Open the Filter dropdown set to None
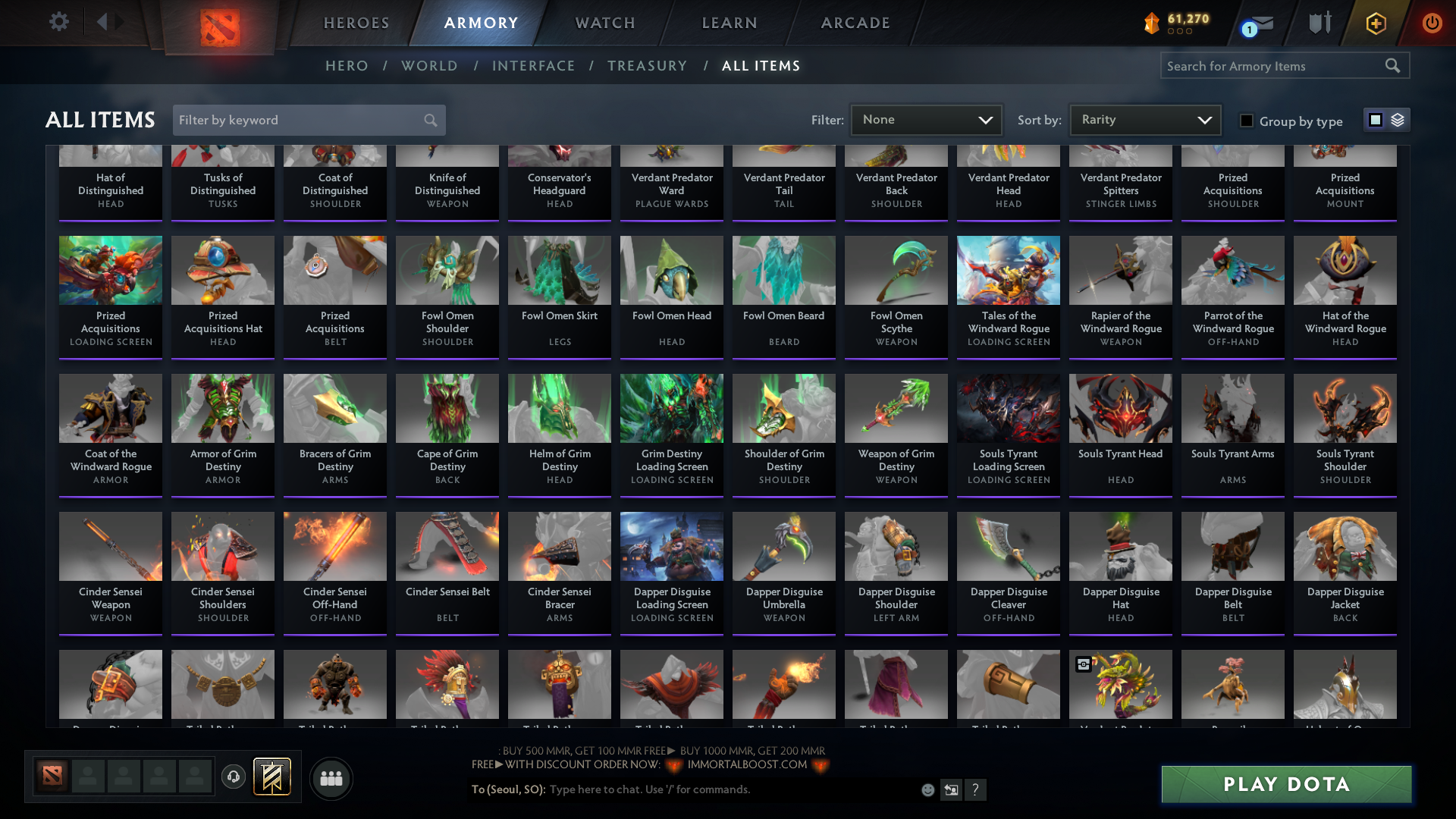The image size is (1456, 819). [926, 119]
